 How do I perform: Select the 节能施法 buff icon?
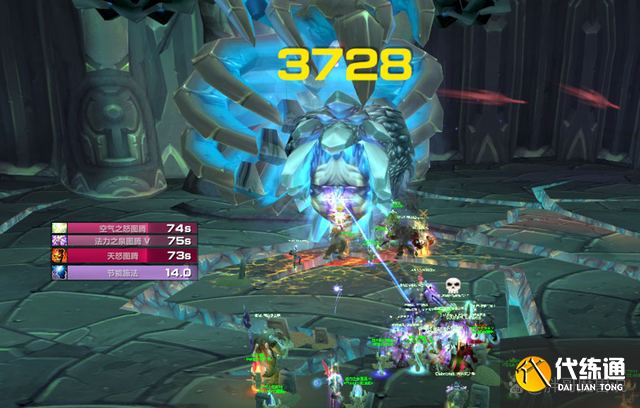click(59, 272)
